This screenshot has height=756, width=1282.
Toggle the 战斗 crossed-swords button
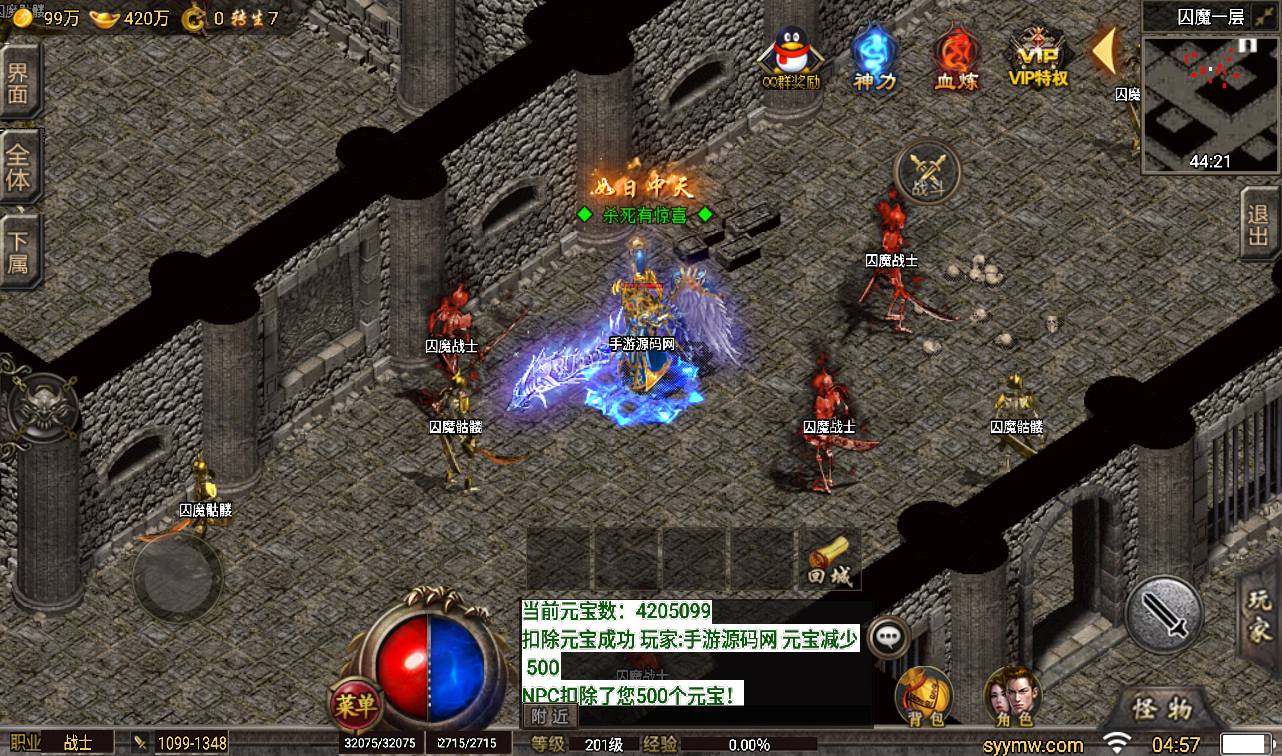[x=927, y=174]
